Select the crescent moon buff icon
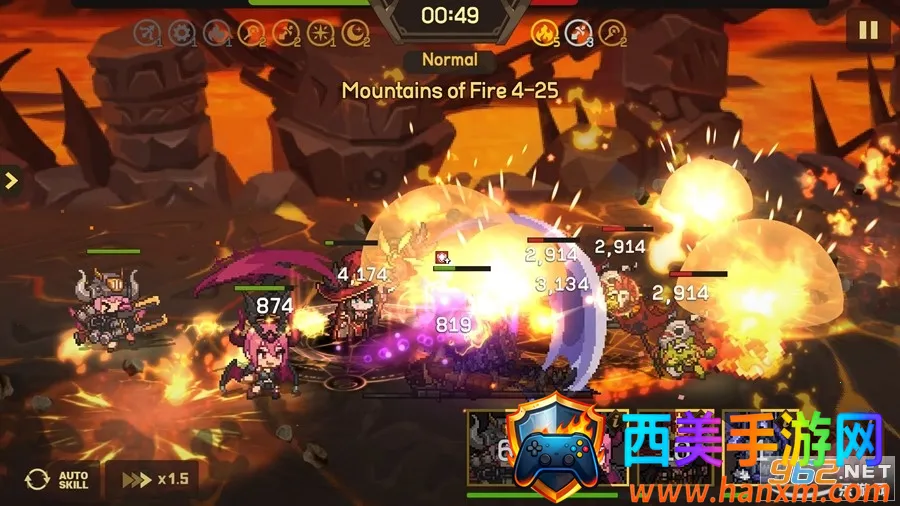Image resolution: width=900 pixels, height=506 pixels. [355, 34]
